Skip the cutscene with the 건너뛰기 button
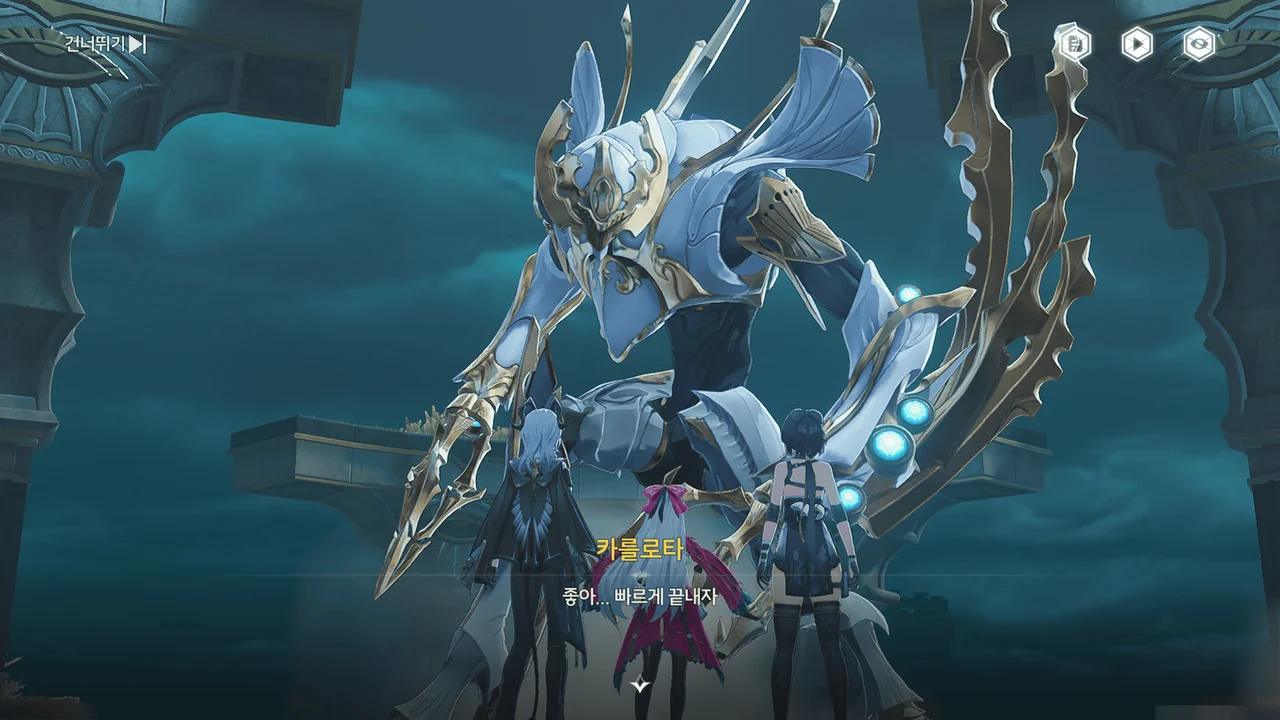This screenshot has height=720, width=1280. click(105, 44)
